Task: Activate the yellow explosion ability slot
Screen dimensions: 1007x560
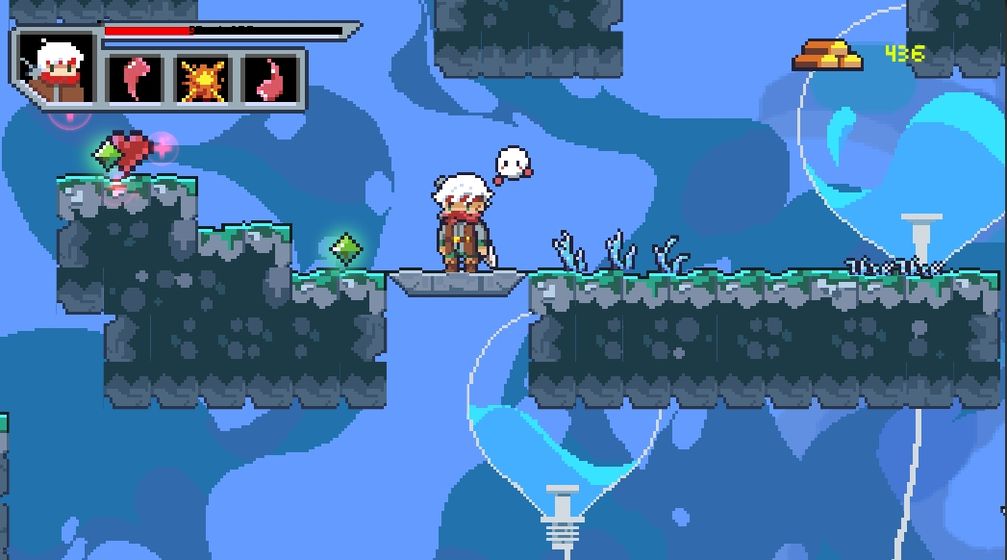Action: 202,78
